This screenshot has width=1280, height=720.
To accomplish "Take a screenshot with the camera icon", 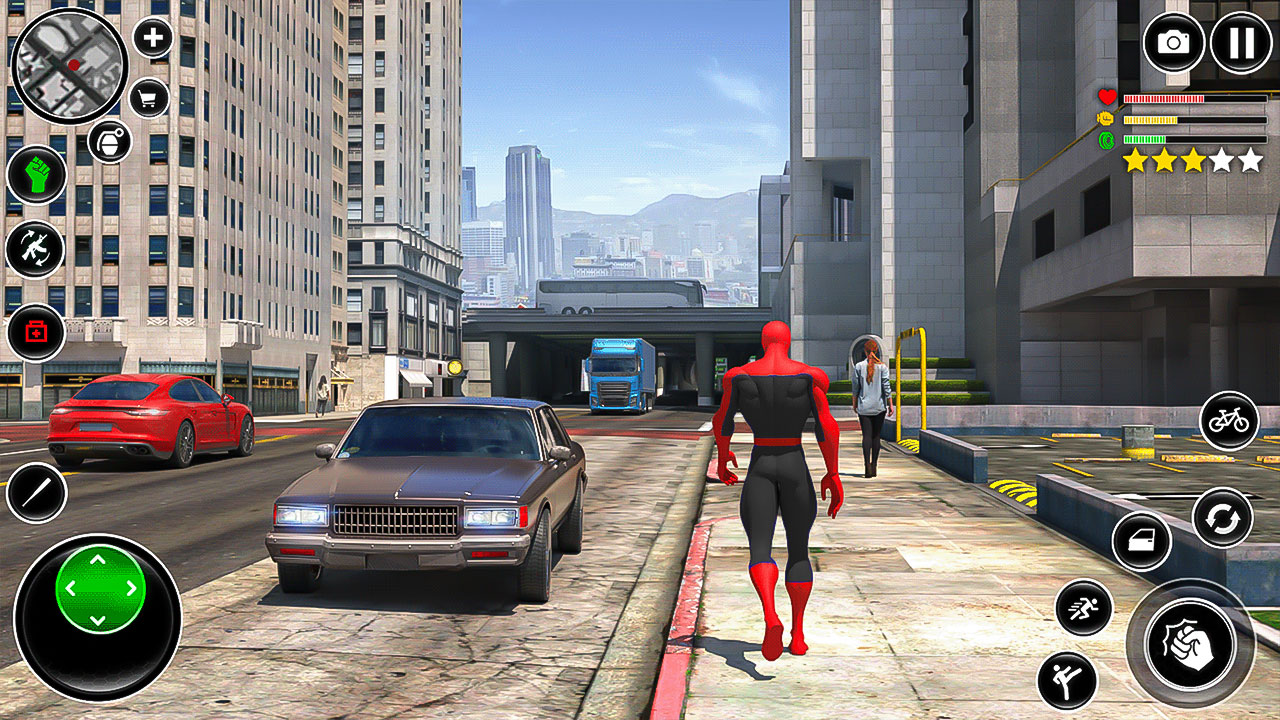I will pyautogui.click(x=1172, y=42).
